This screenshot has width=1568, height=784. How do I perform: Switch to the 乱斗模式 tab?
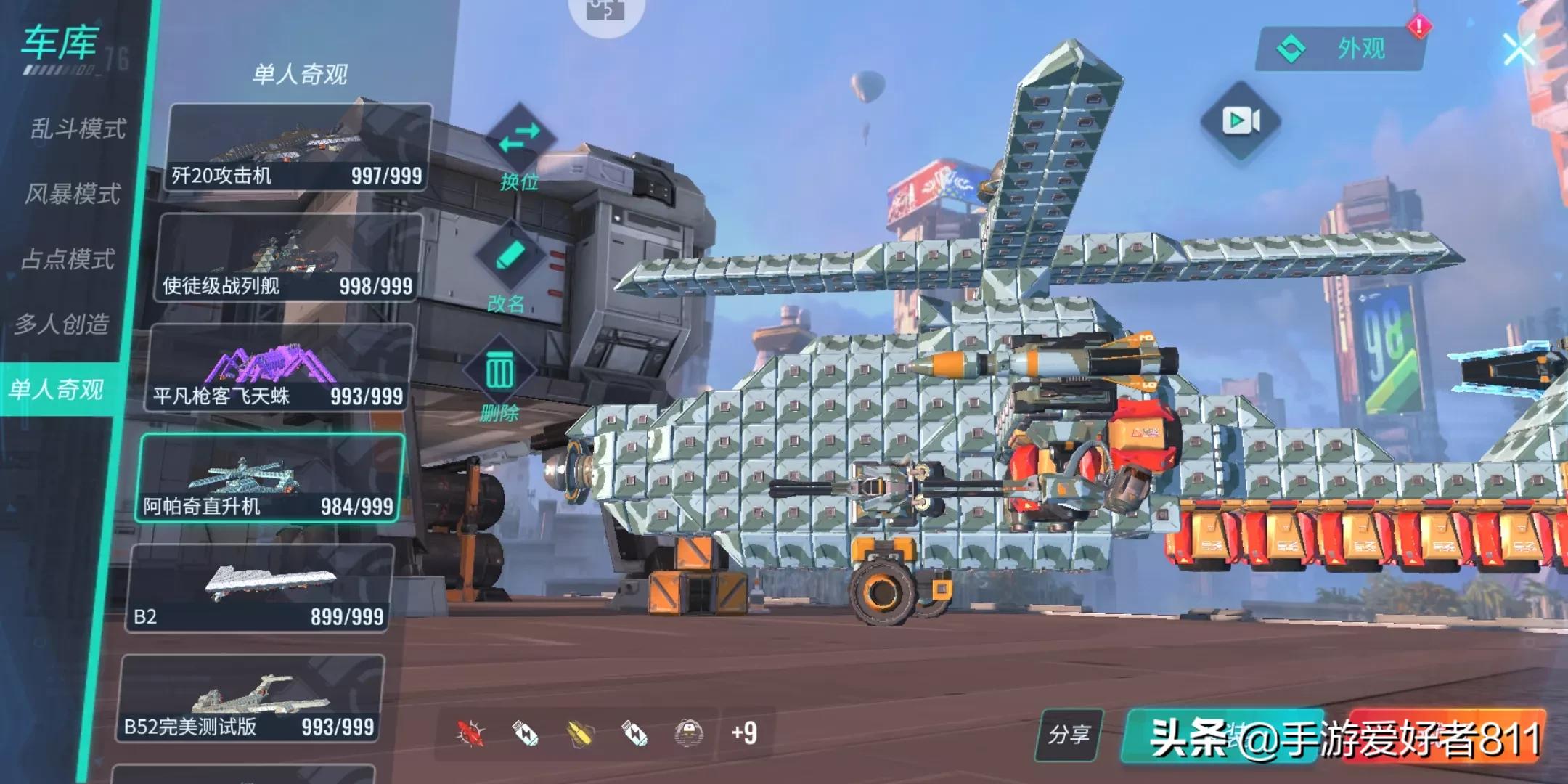pyautogui.click(x=78, y=129)
